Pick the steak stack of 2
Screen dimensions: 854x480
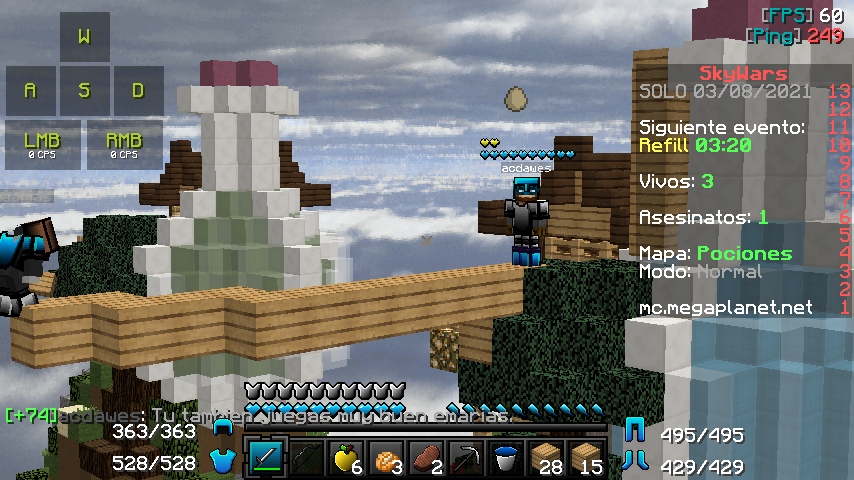pos(427,460)
